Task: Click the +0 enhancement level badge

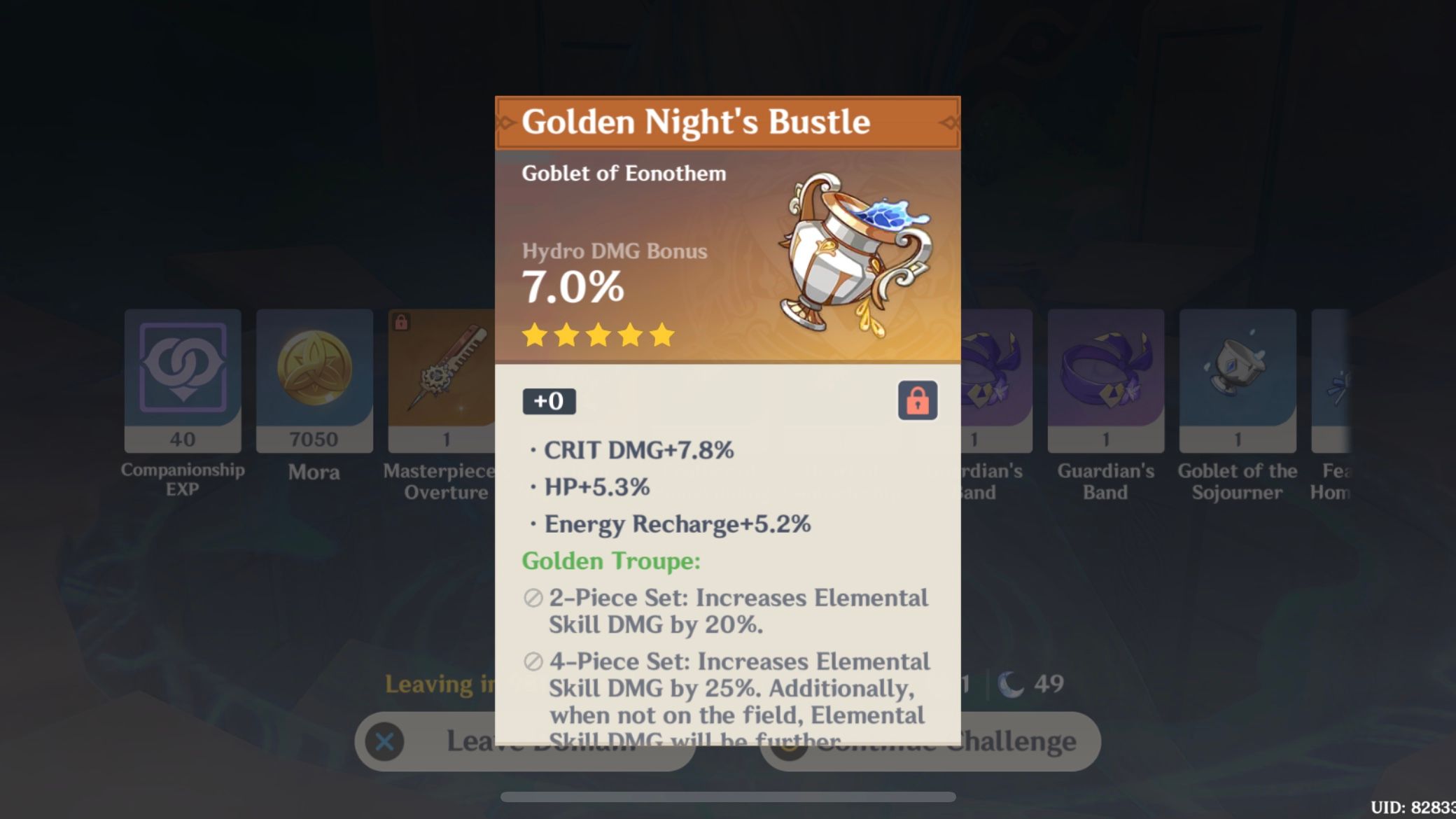Action: coord(549,401)
